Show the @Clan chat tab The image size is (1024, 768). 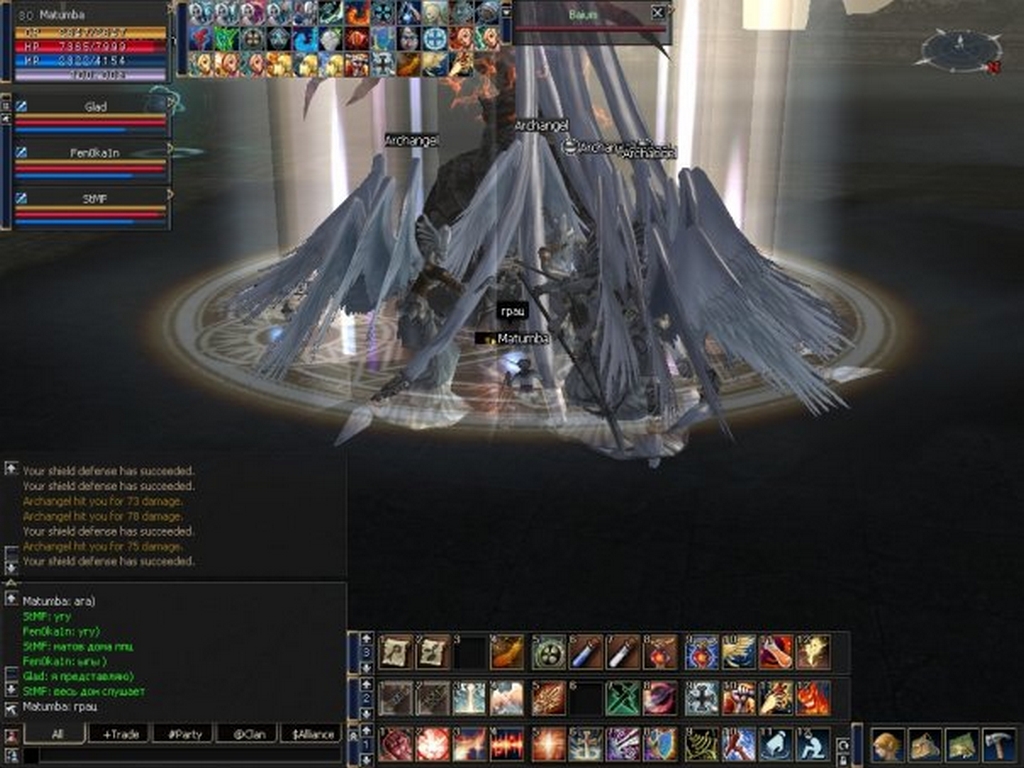pos(247,734)
